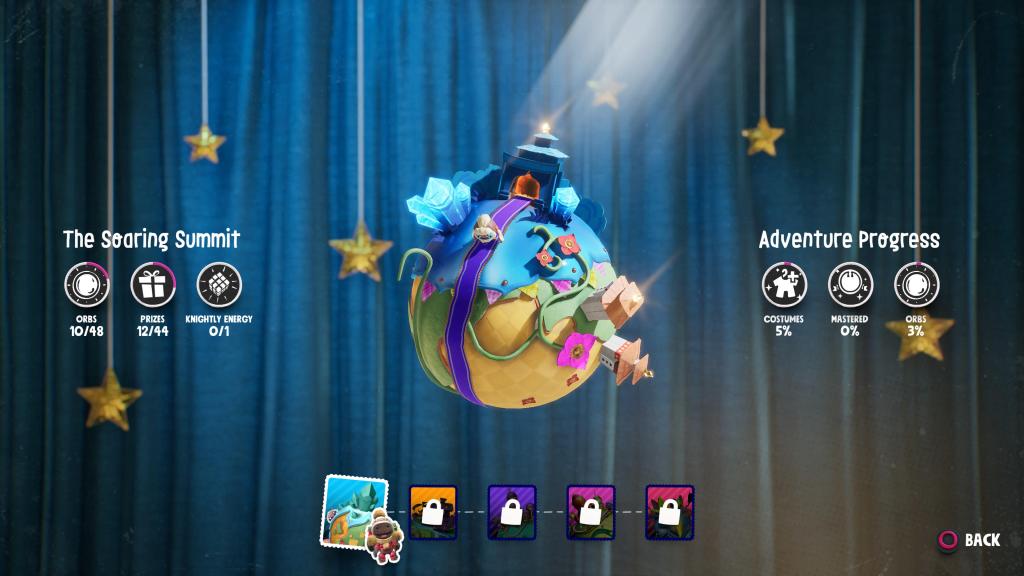Choose the locked orange world tile
Viewport: 1024px width, 576px height.
(433, 512)
